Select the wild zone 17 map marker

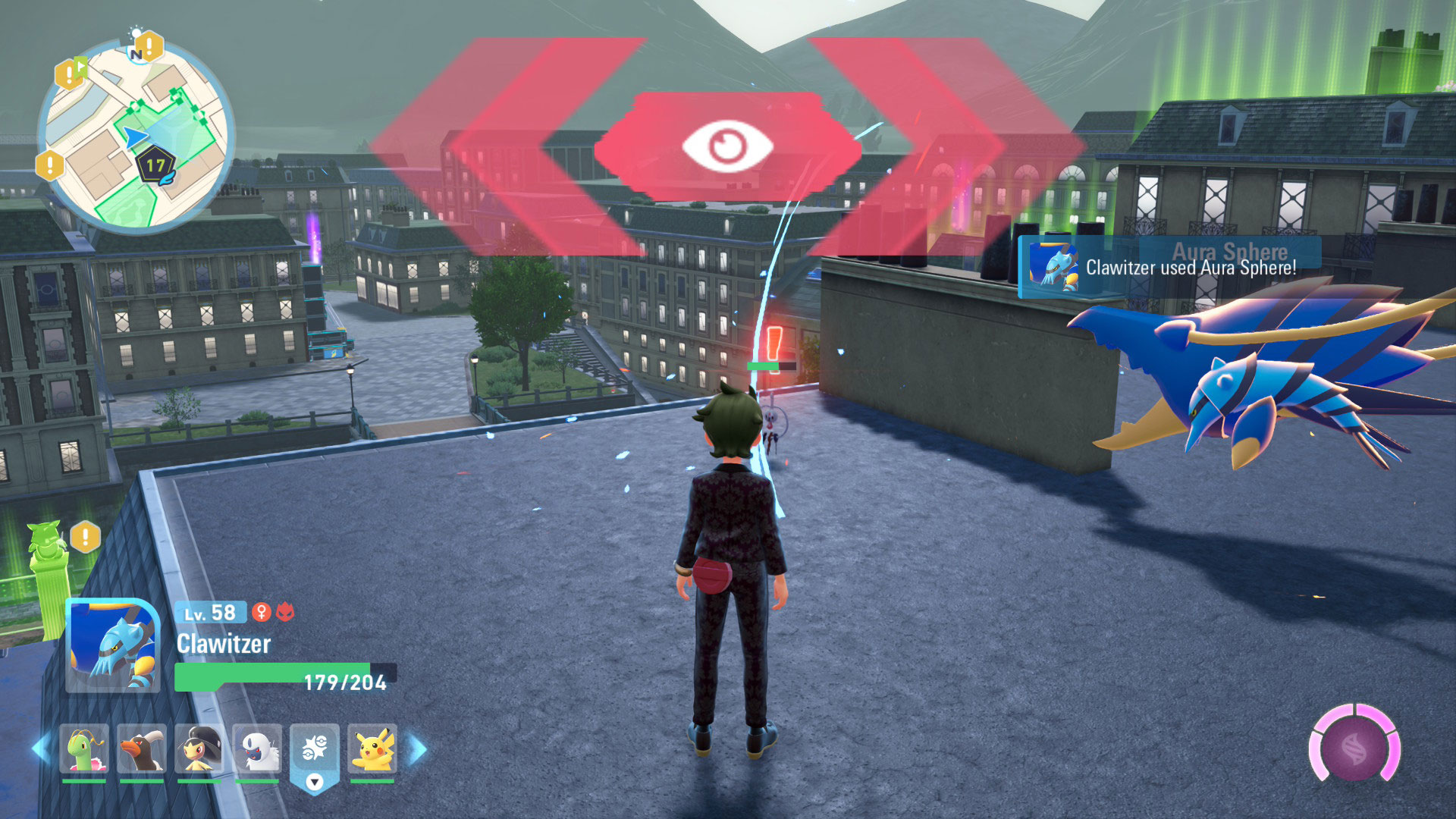coord(156,167)
